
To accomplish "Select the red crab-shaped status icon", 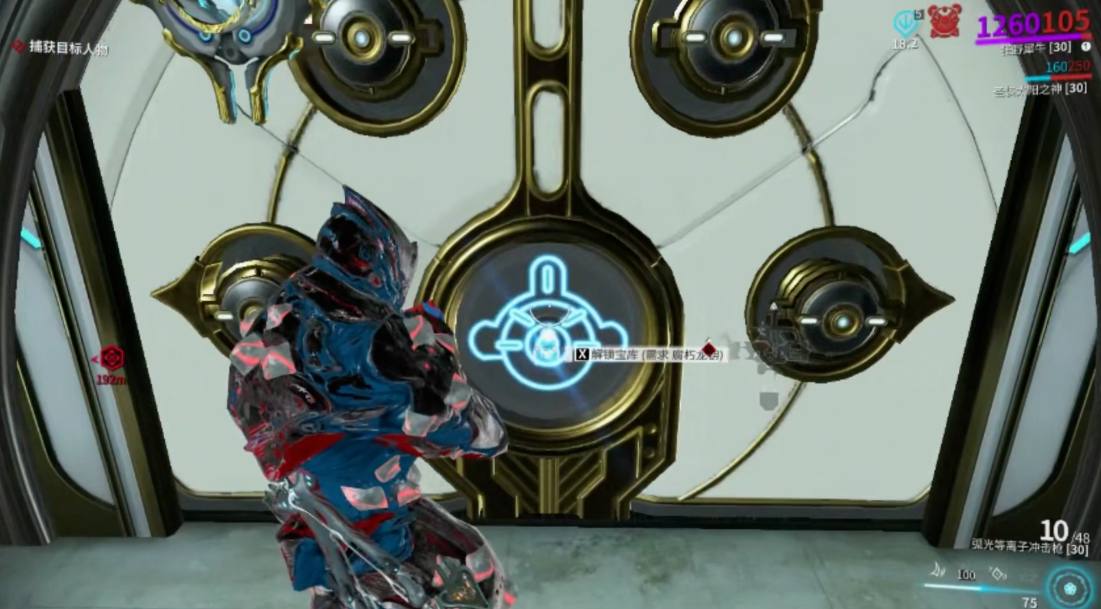I will click(944, 21).
